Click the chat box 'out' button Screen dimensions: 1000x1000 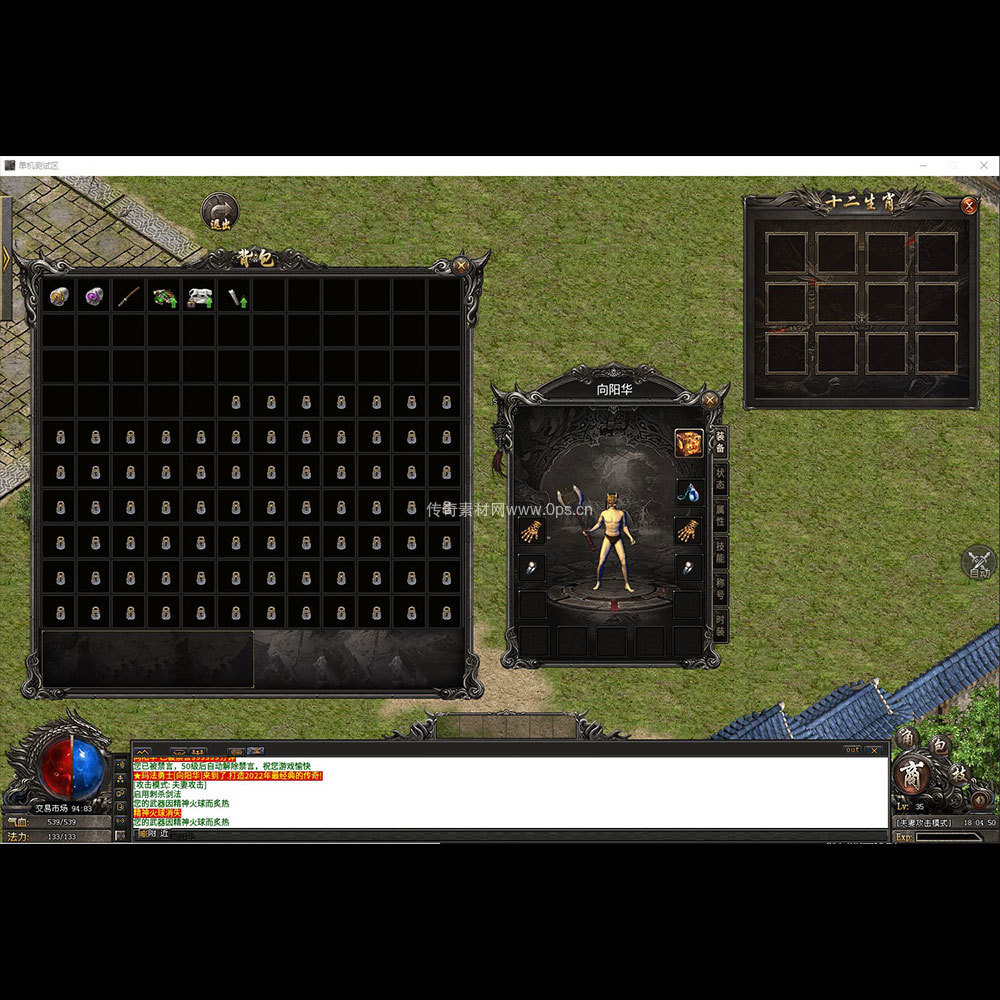pyautogui.click(x=852, y=749)
